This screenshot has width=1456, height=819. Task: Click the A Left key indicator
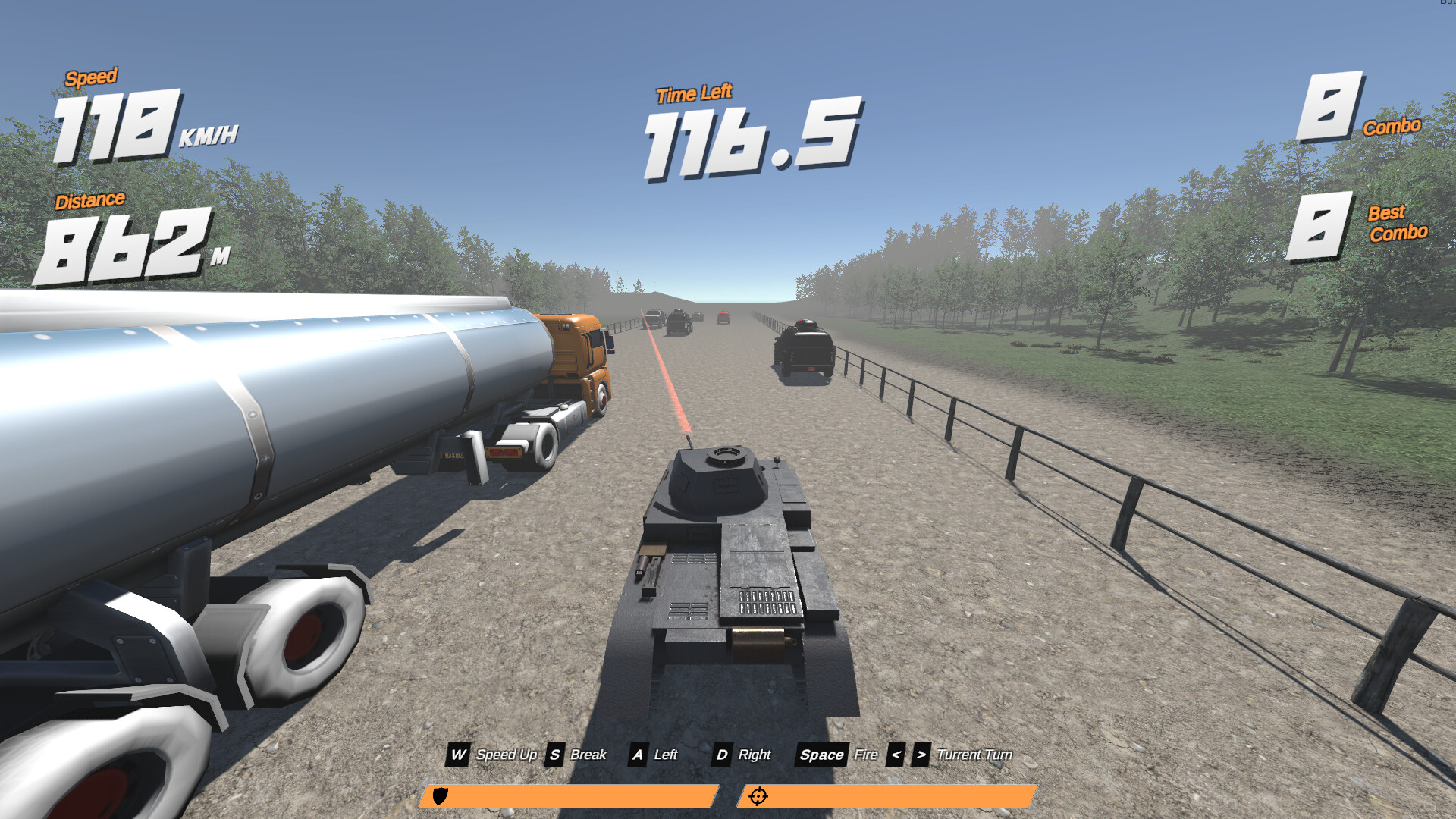(638, 755)
